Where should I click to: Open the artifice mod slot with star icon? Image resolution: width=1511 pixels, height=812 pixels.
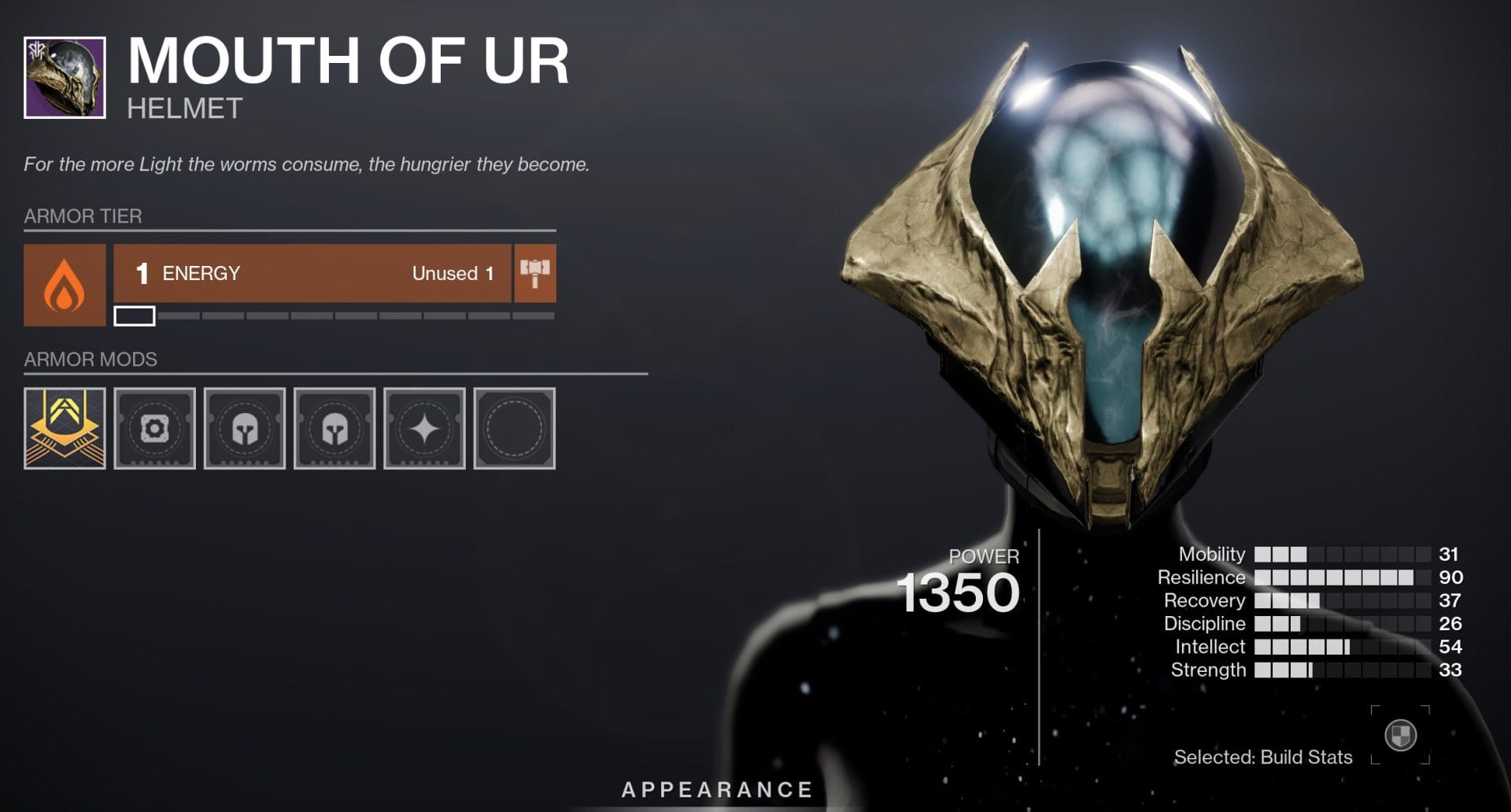pos(425,427)
